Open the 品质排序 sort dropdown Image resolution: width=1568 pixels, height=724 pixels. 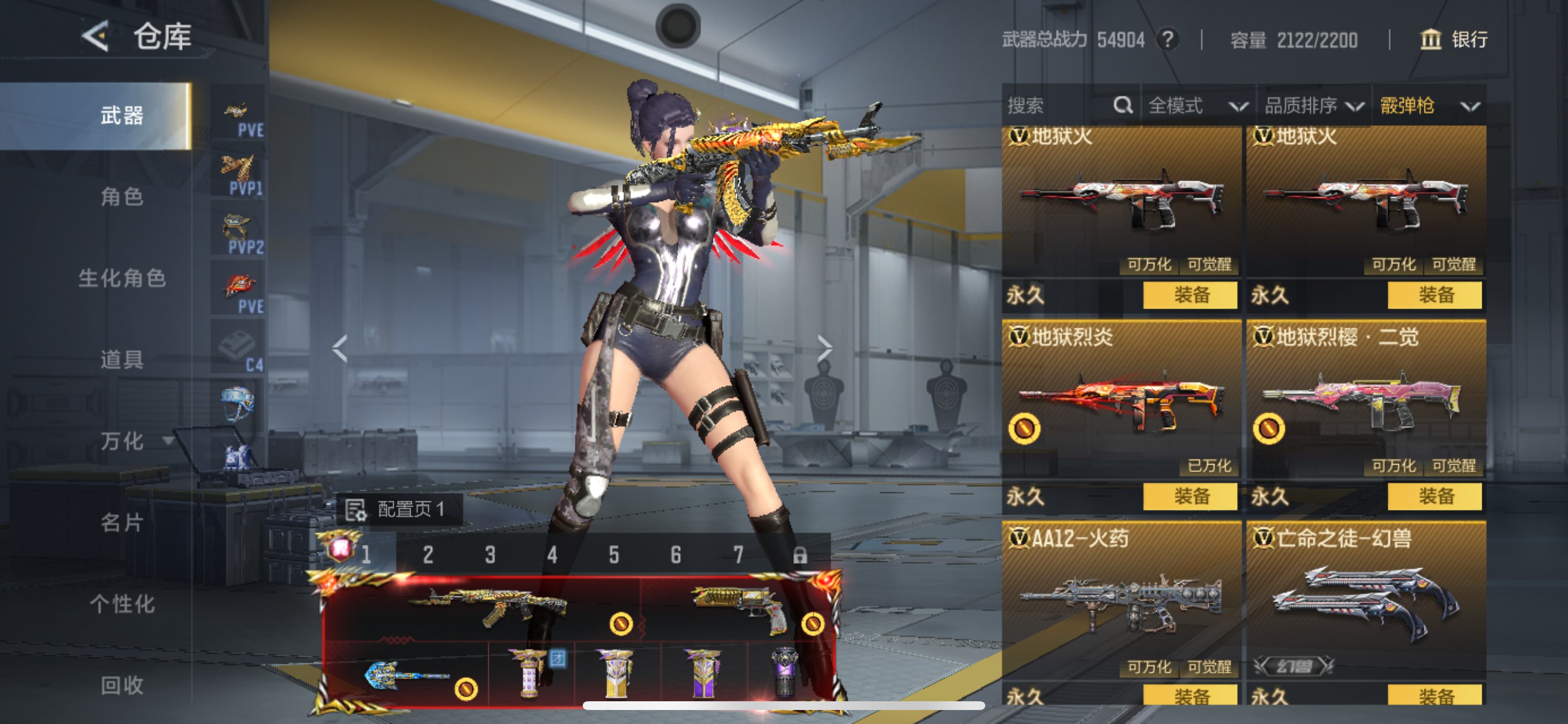tap(1313, 106)
